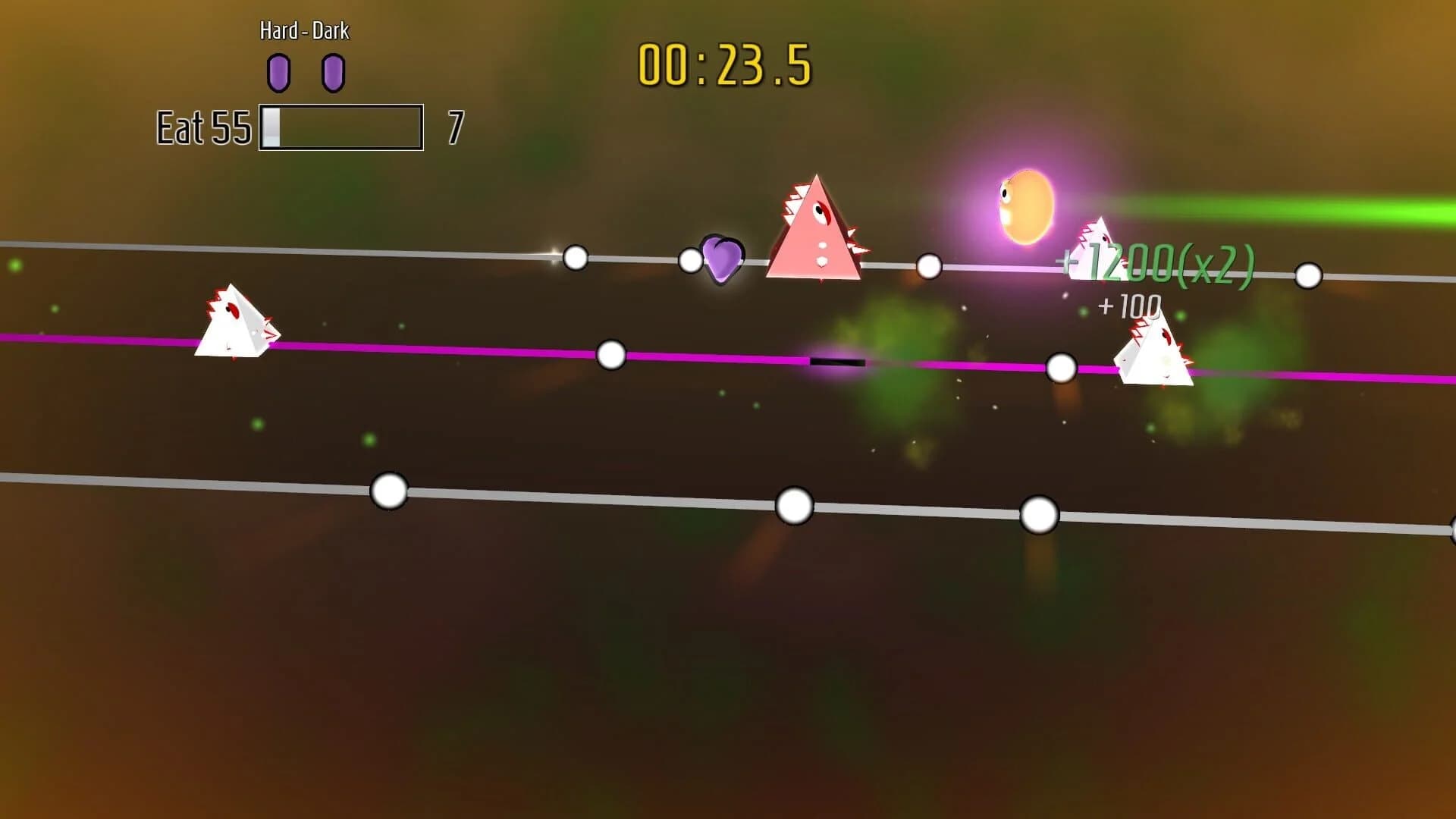
Task: Click the Eat 55 progress bar
Action: (340, 126)
